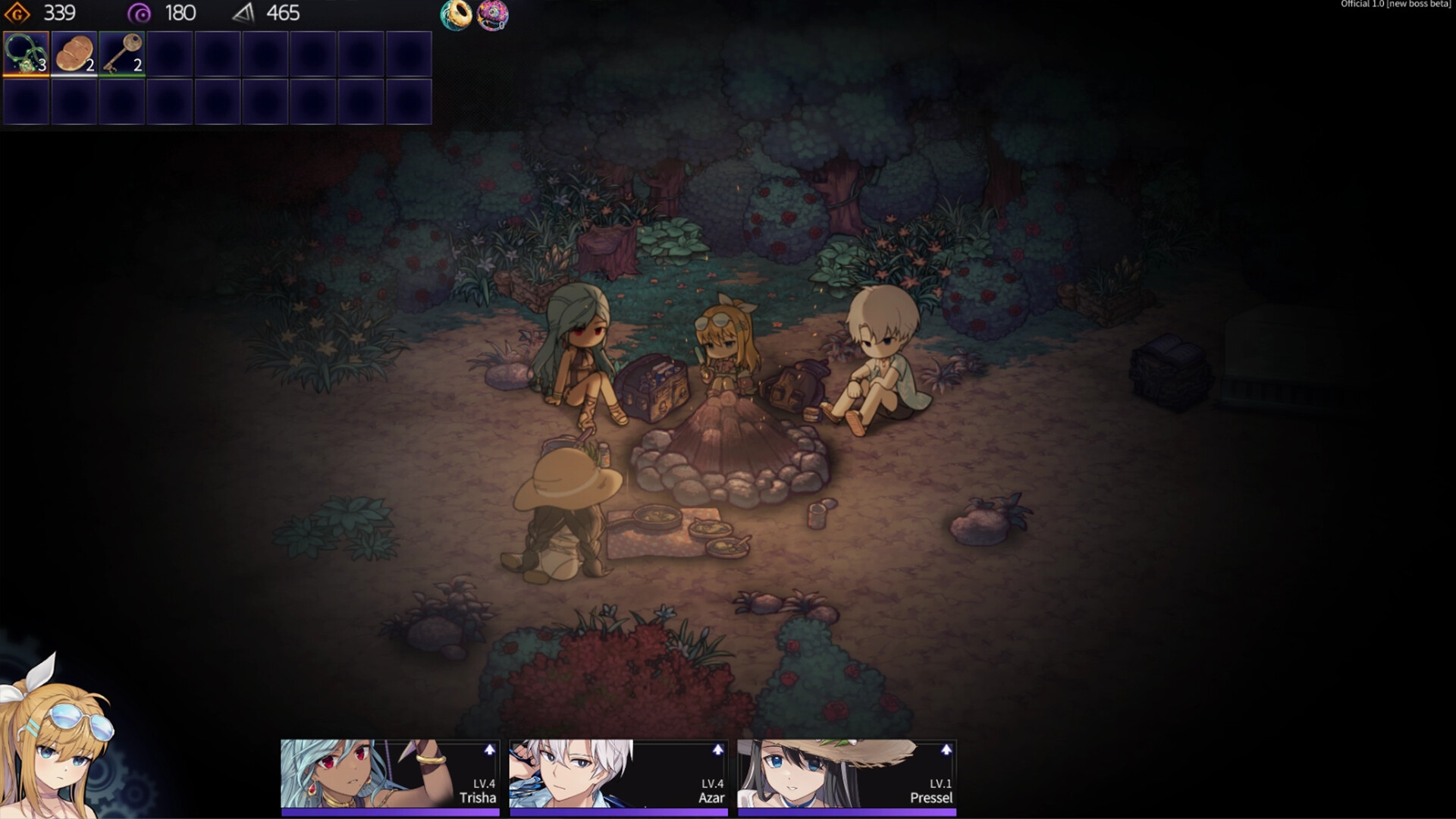Select the glowing green necklace inventory item

[x=25, y=52]
